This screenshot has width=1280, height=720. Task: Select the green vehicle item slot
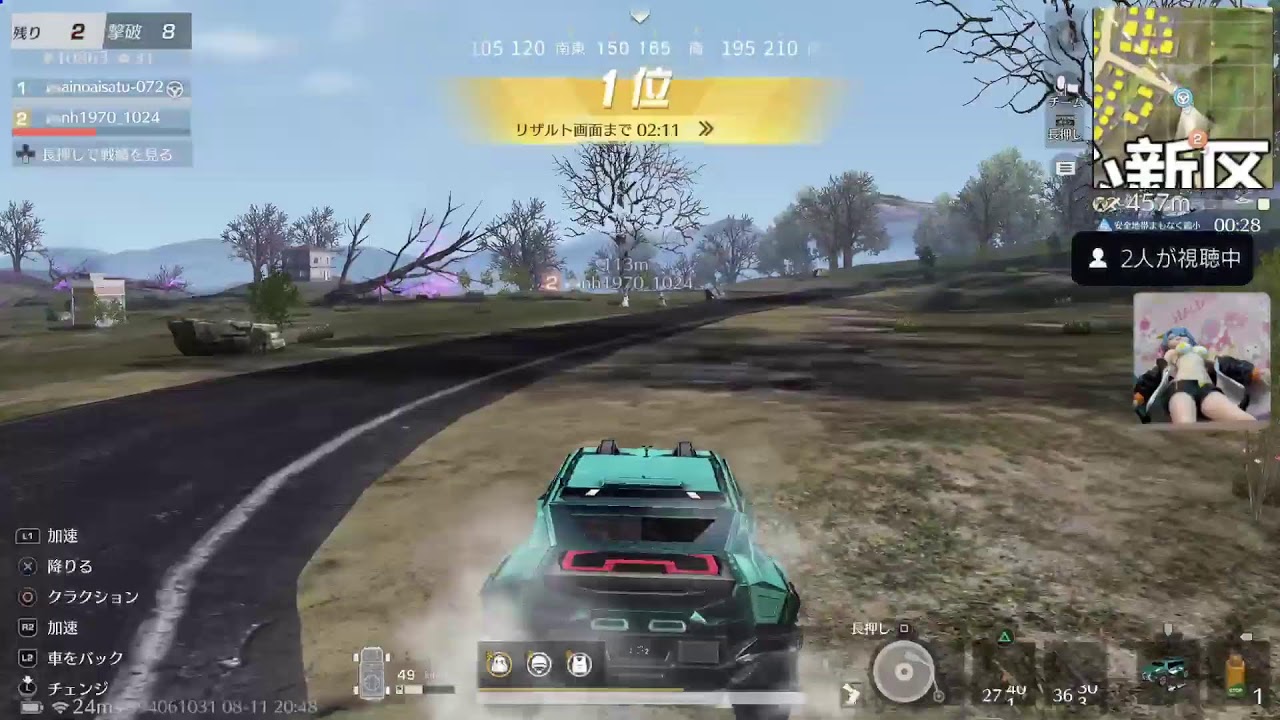[1166, 668]
